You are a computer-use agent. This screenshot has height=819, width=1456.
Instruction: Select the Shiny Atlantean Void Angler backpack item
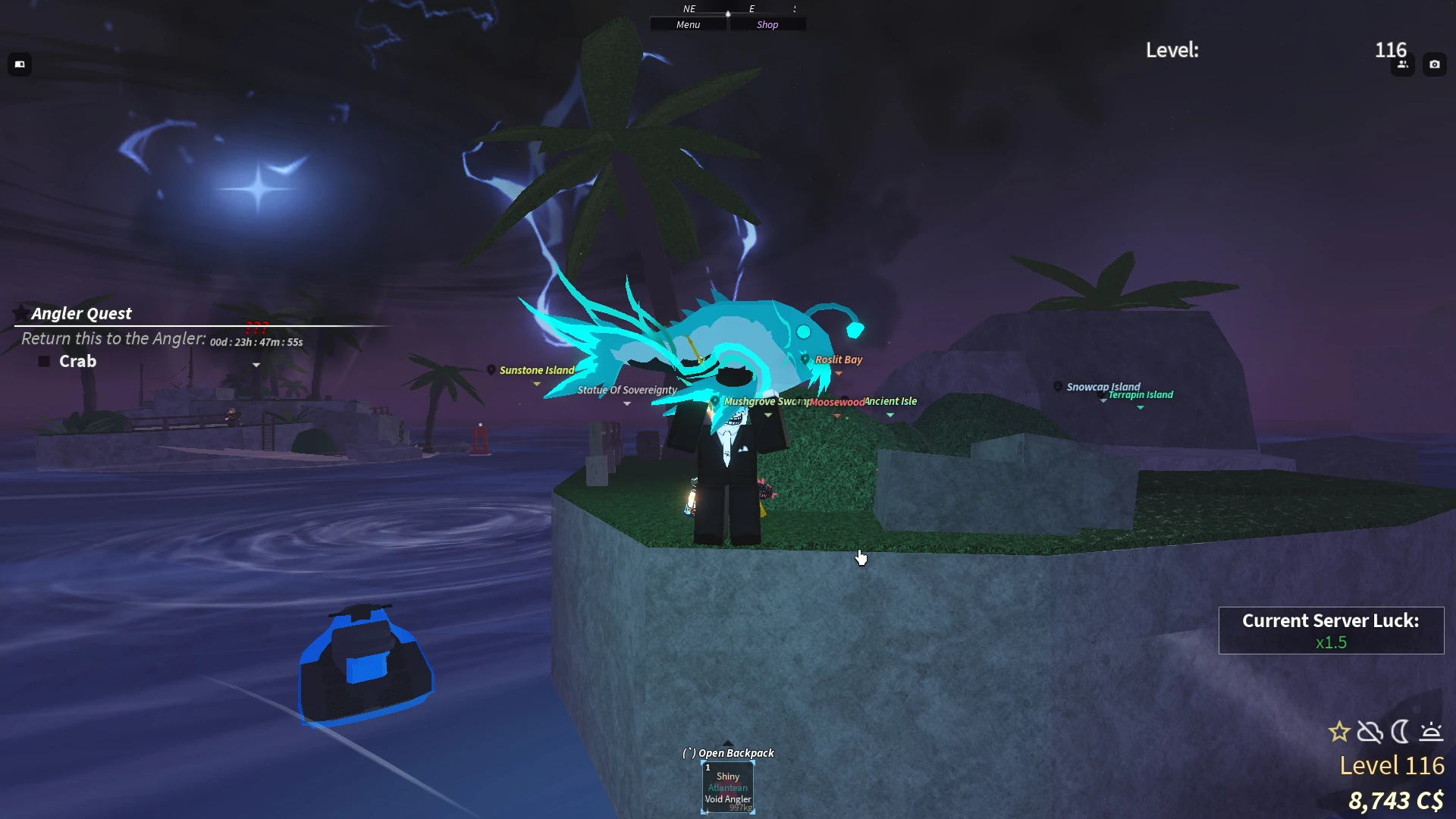pos(727,787)
